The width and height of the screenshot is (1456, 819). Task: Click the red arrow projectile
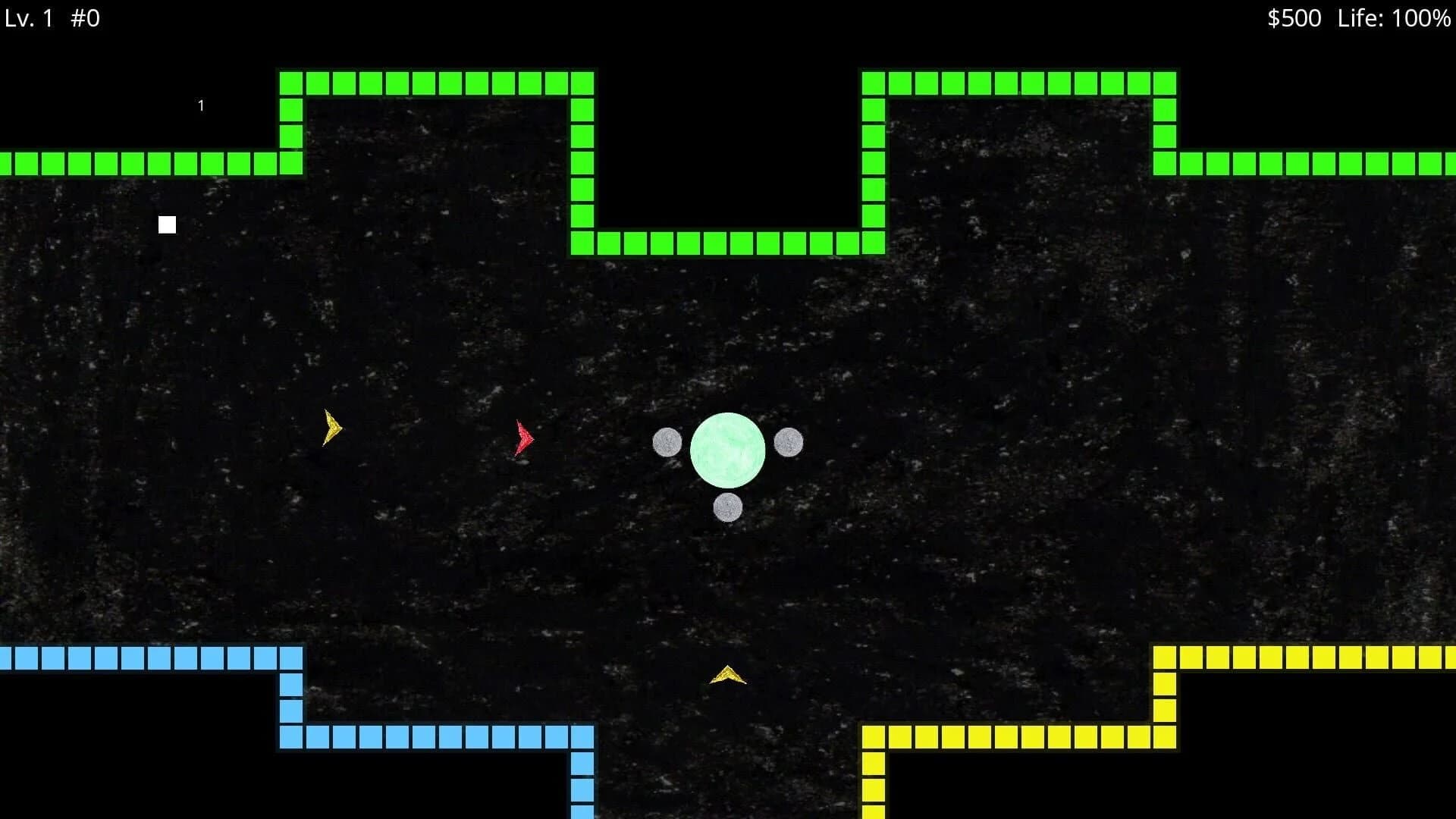[x=522, y=438]
